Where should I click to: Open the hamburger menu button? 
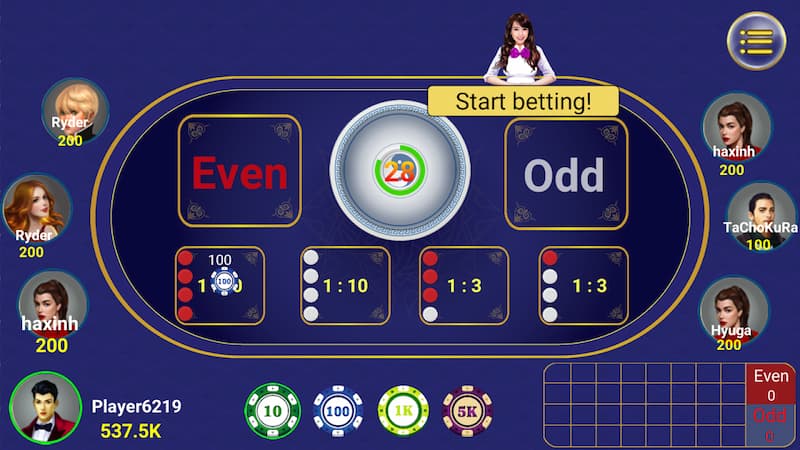pyautogui.click(x=756, y=41)
